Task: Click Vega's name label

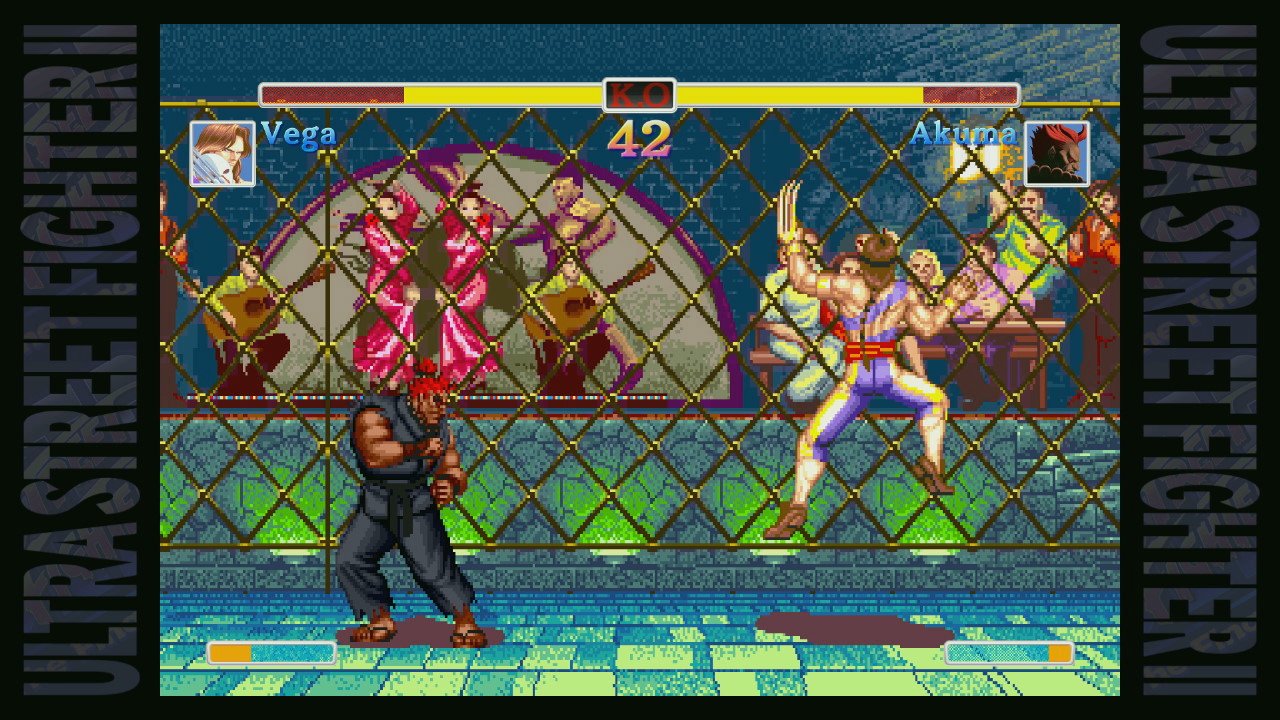Action: point(296,135)
